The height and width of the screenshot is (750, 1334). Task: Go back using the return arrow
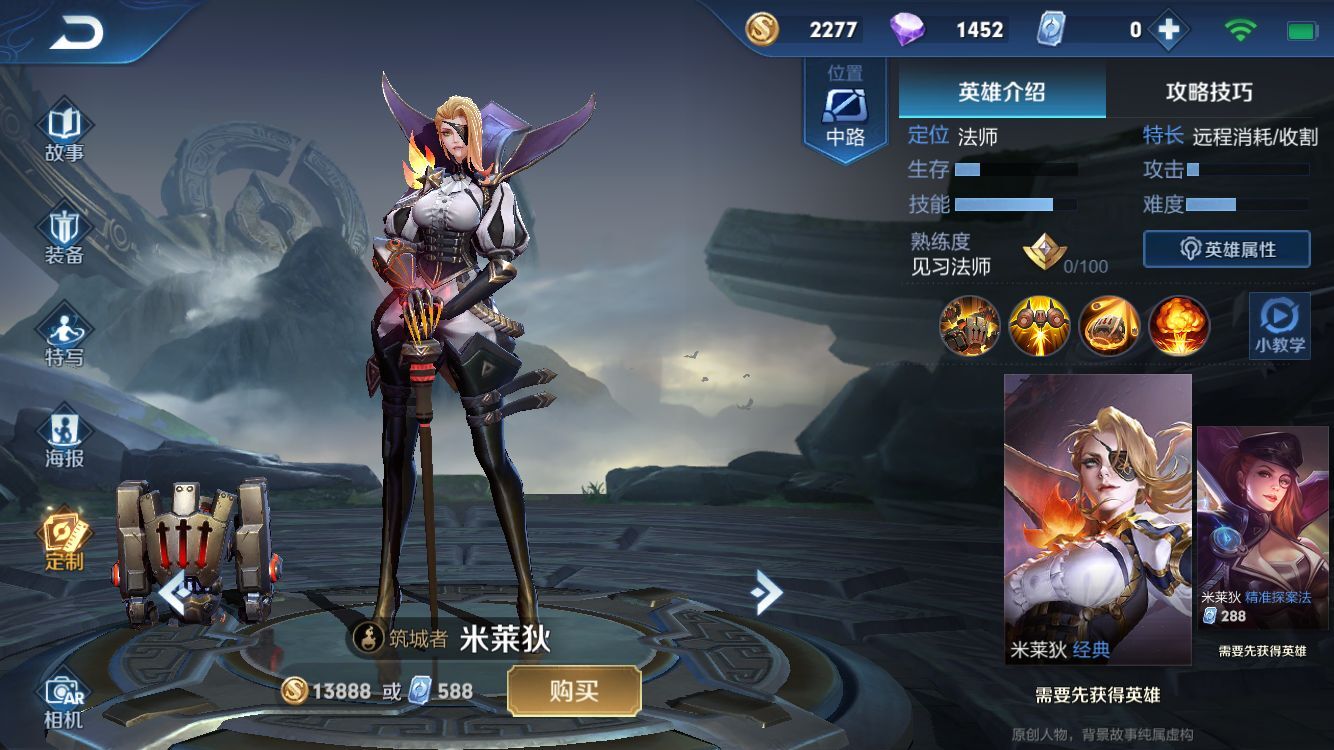76,33
